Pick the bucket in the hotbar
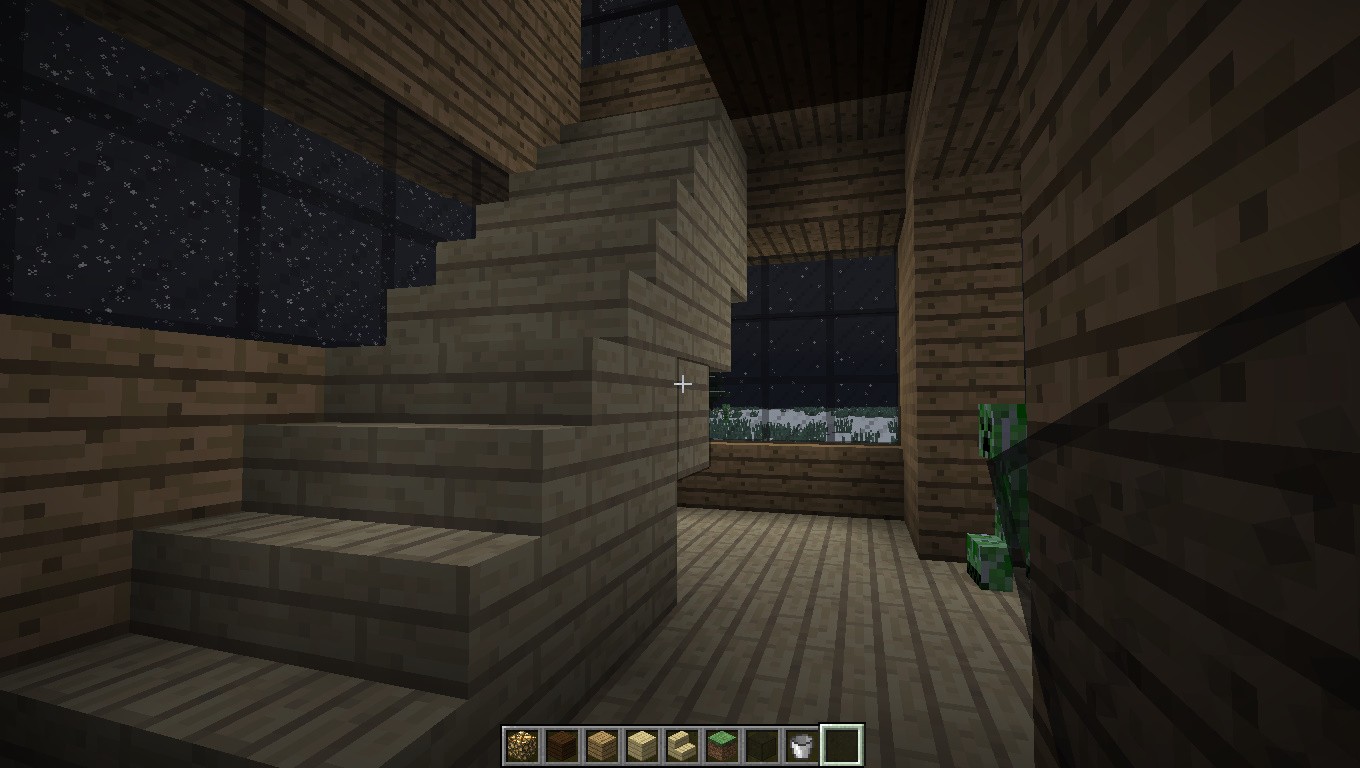Viewport: 1360px width, 768px height. (801, 745)
